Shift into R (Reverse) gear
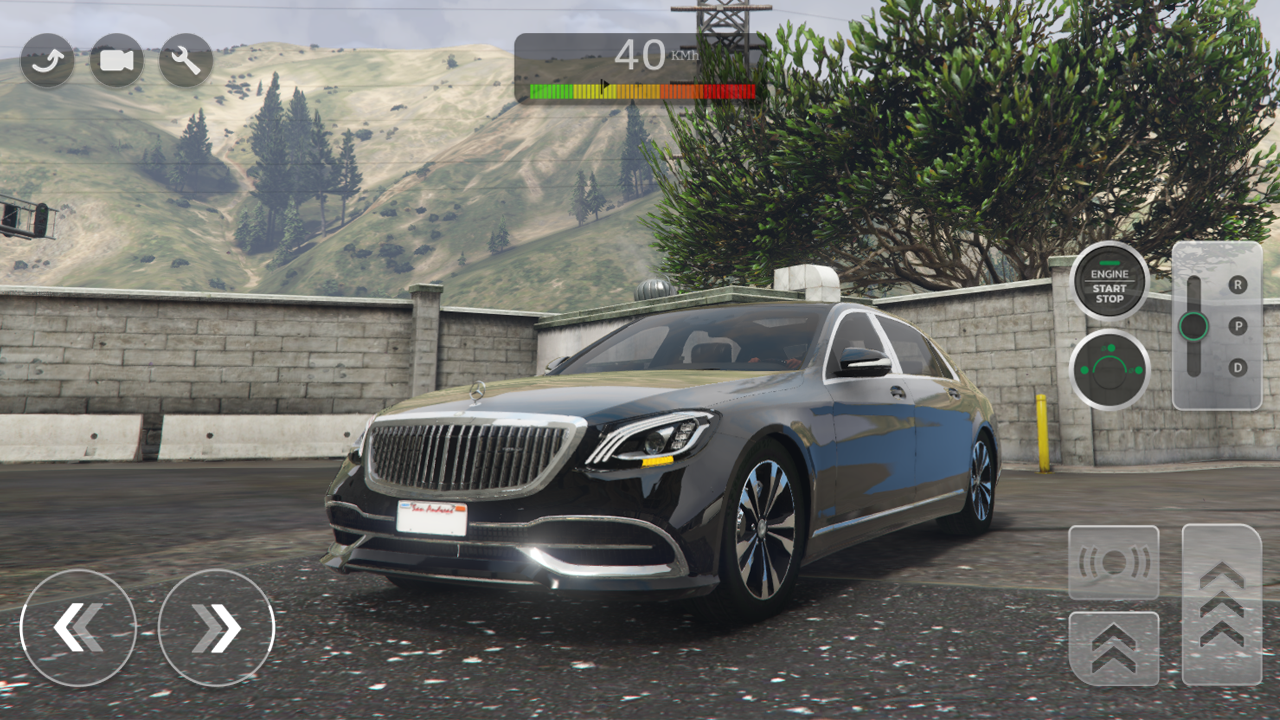Image resolution: width=1280 pixels, height=720 pixels. (x=1239, y=283)
